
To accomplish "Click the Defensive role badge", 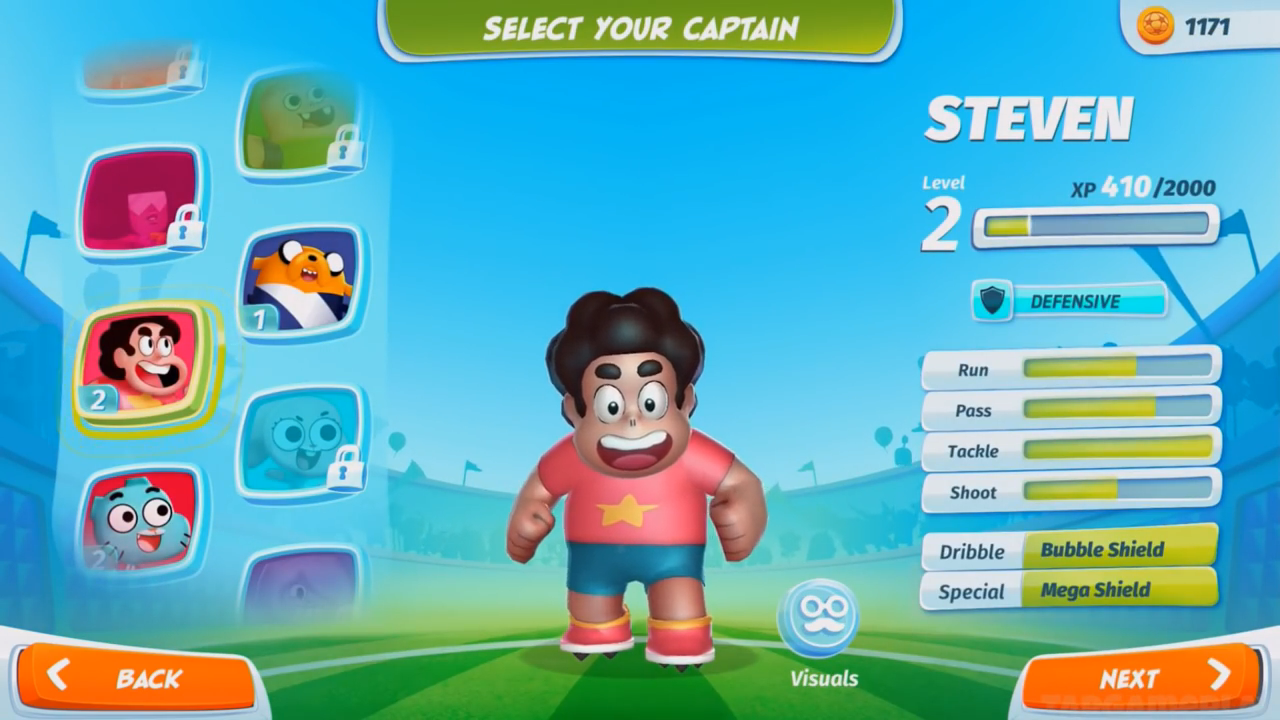I will coord(1069,301).
